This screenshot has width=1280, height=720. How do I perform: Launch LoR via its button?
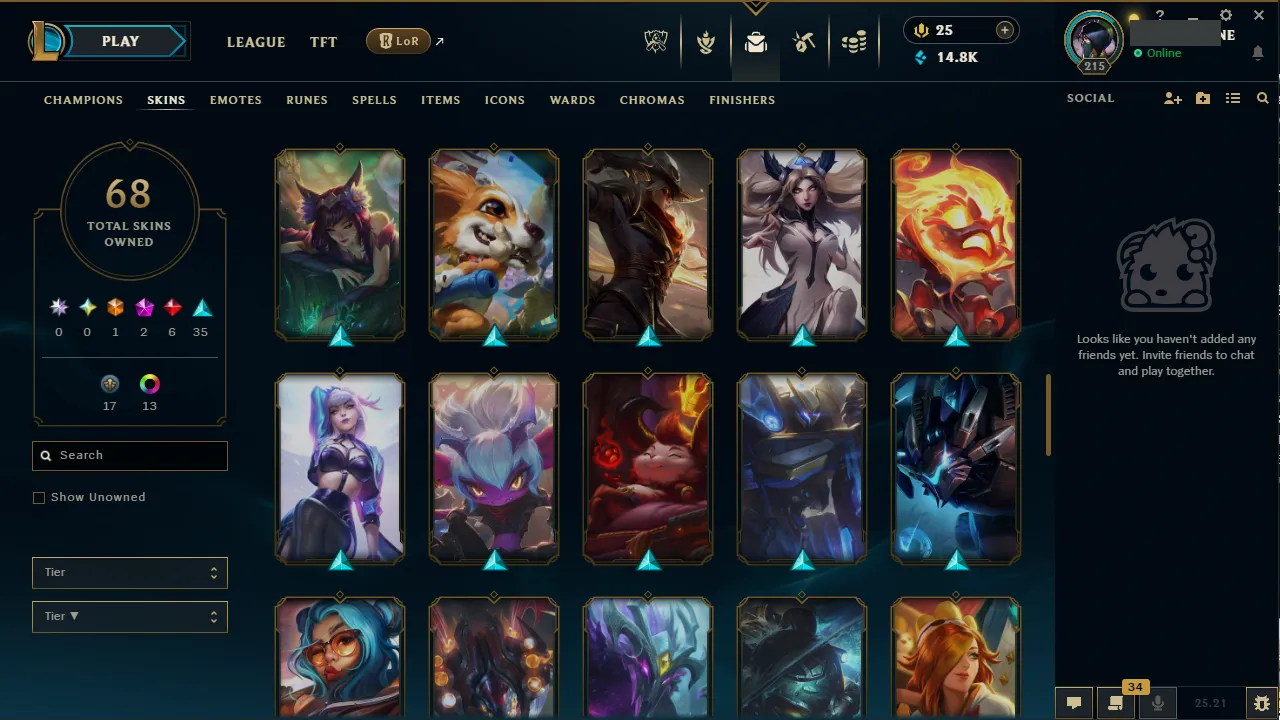pyautogui.click(x=398, y=41)
